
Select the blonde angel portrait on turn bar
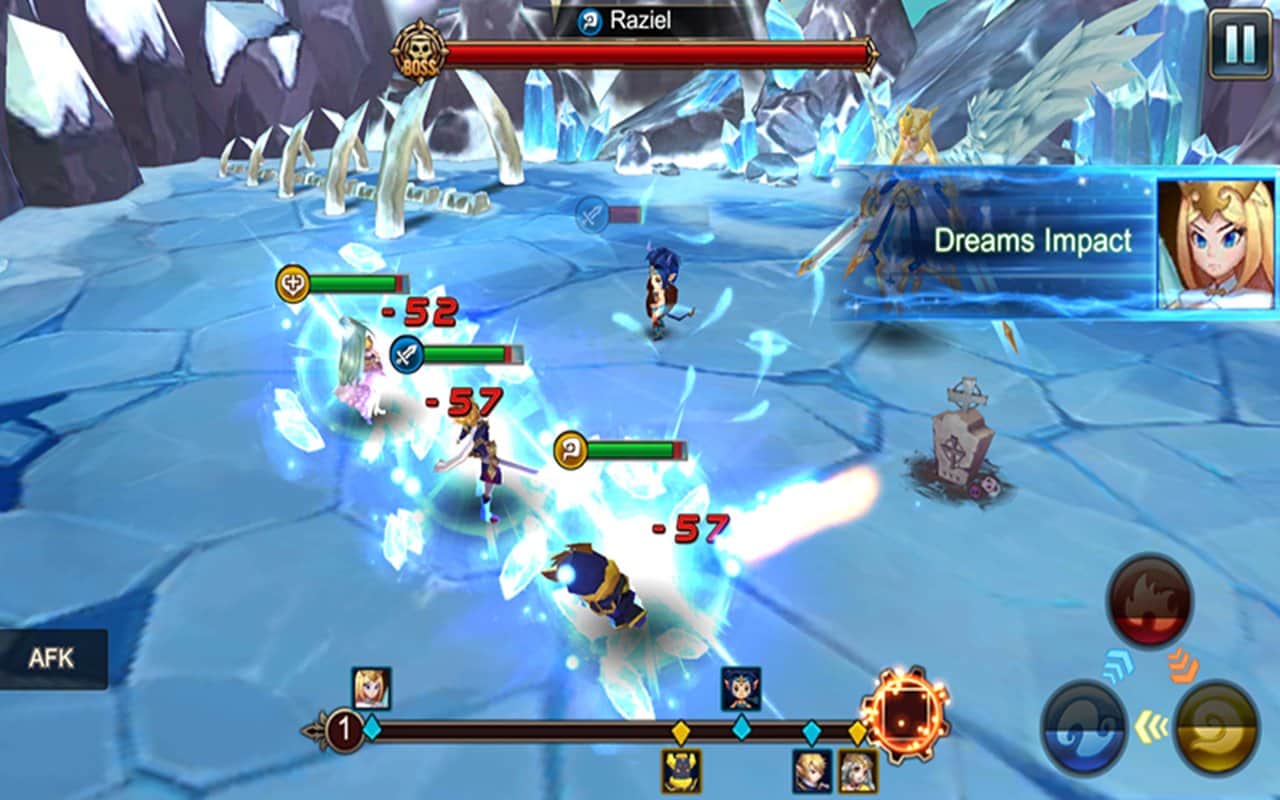coord(371,688)
